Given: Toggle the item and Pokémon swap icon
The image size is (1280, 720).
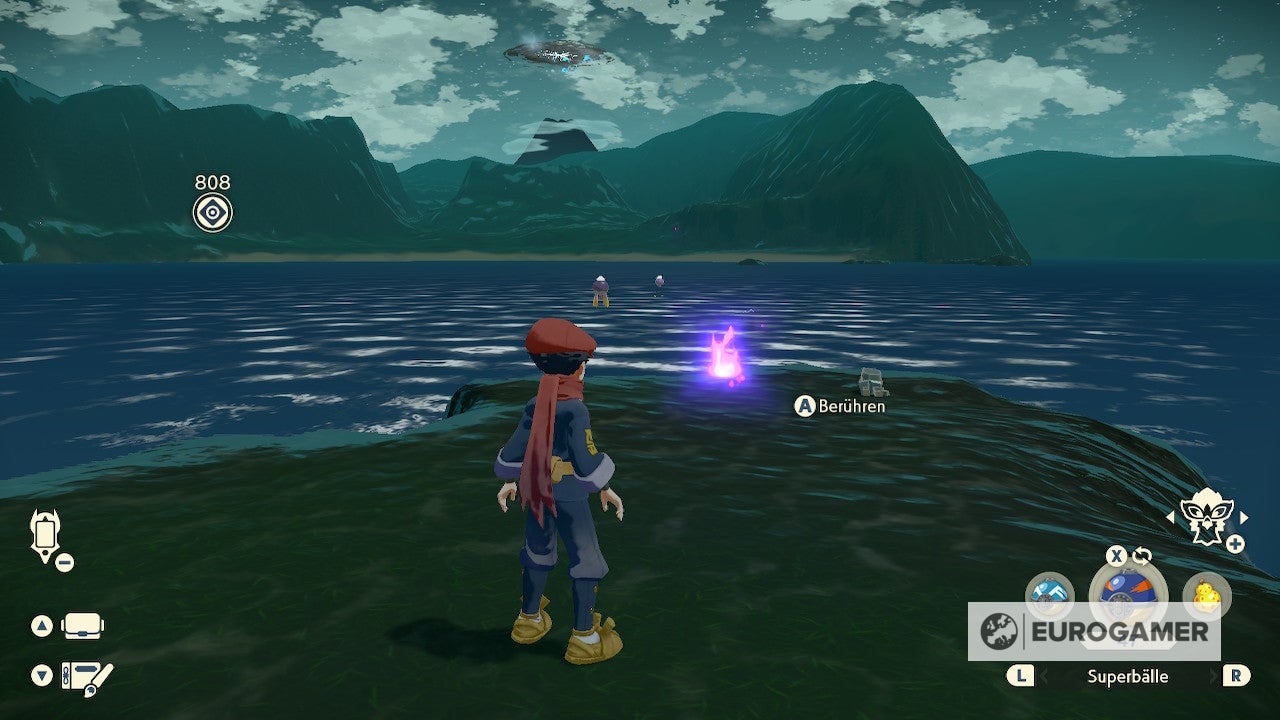Looking at the screenshot, I should [x=1142, y=556].
